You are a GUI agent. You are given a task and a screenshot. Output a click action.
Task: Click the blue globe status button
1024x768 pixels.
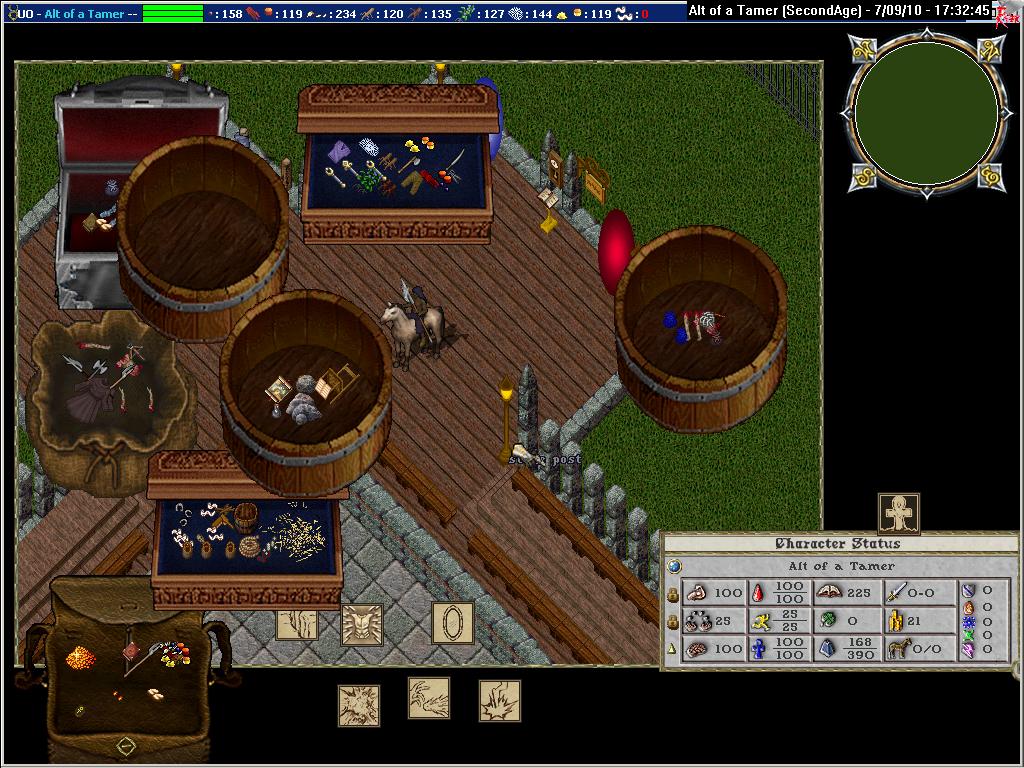tap(674, 567)
